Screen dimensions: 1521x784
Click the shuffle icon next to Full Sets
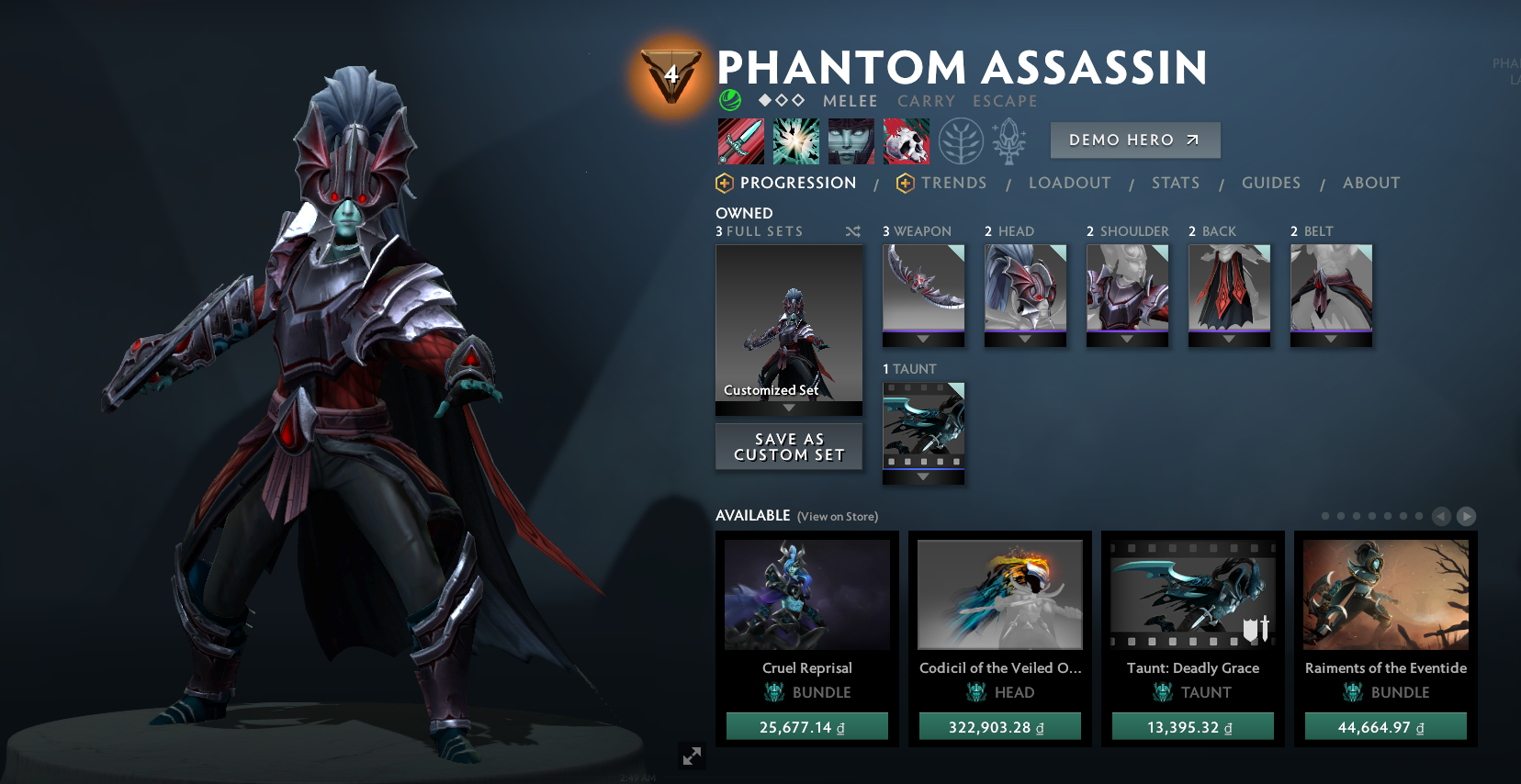click(x=852, y=231)
